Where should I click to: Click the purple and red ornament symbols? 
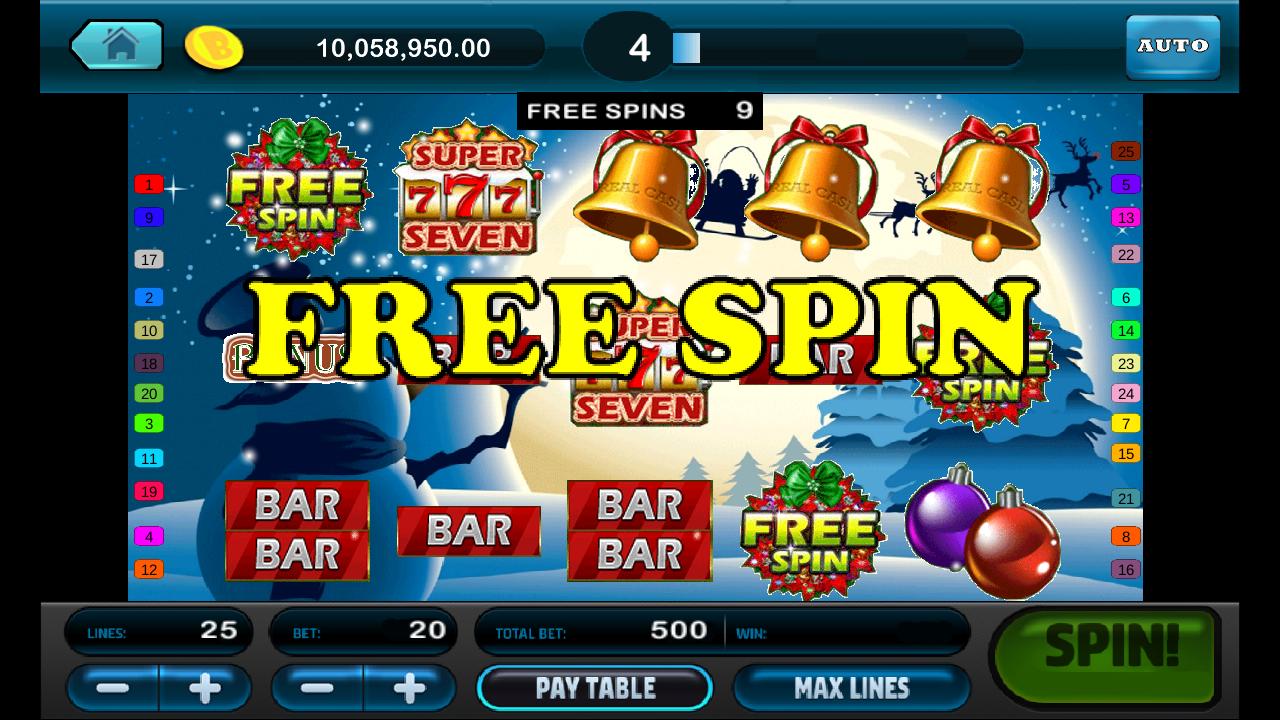click(x=985, y=530)
